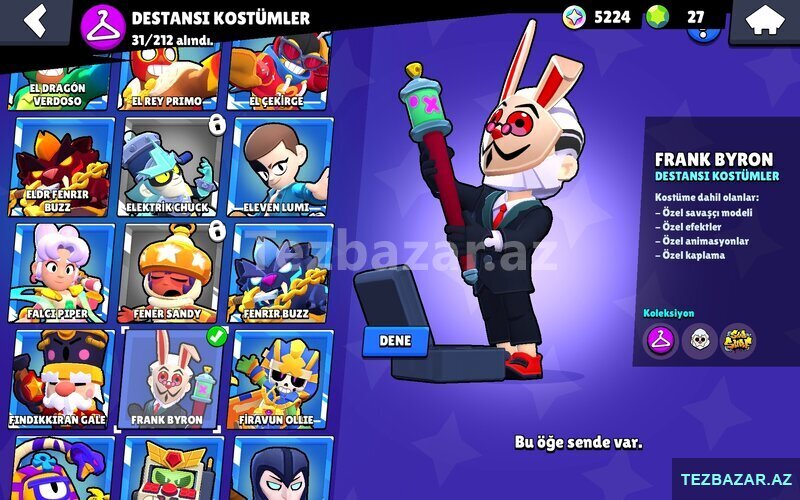Screen dimensions: 800x500
Task: Click the Frank Byron skin tile
Action: pos(169,378)
